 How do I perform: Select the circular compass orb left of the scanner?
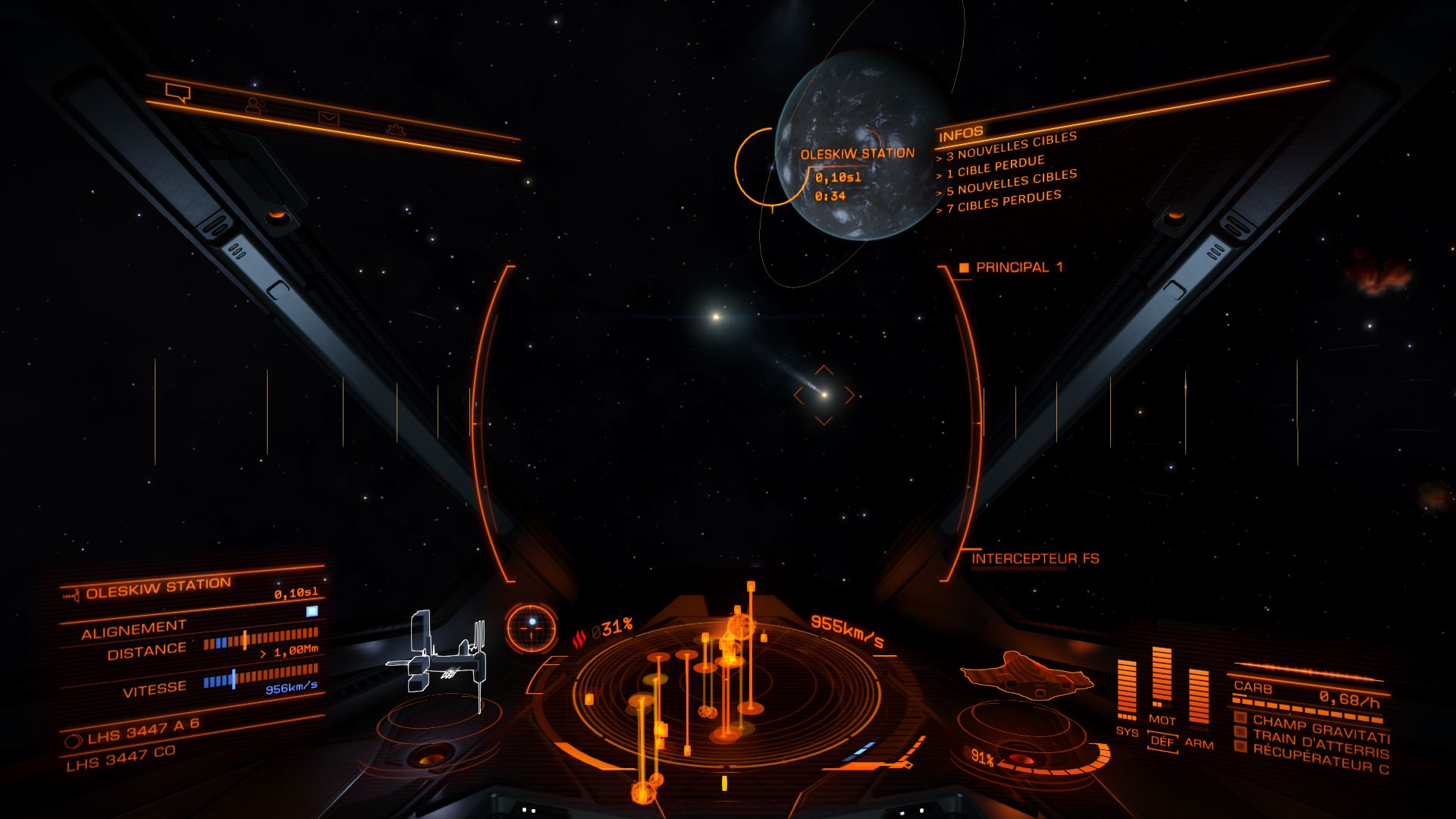pyautogui.click(x=531, y=626)
